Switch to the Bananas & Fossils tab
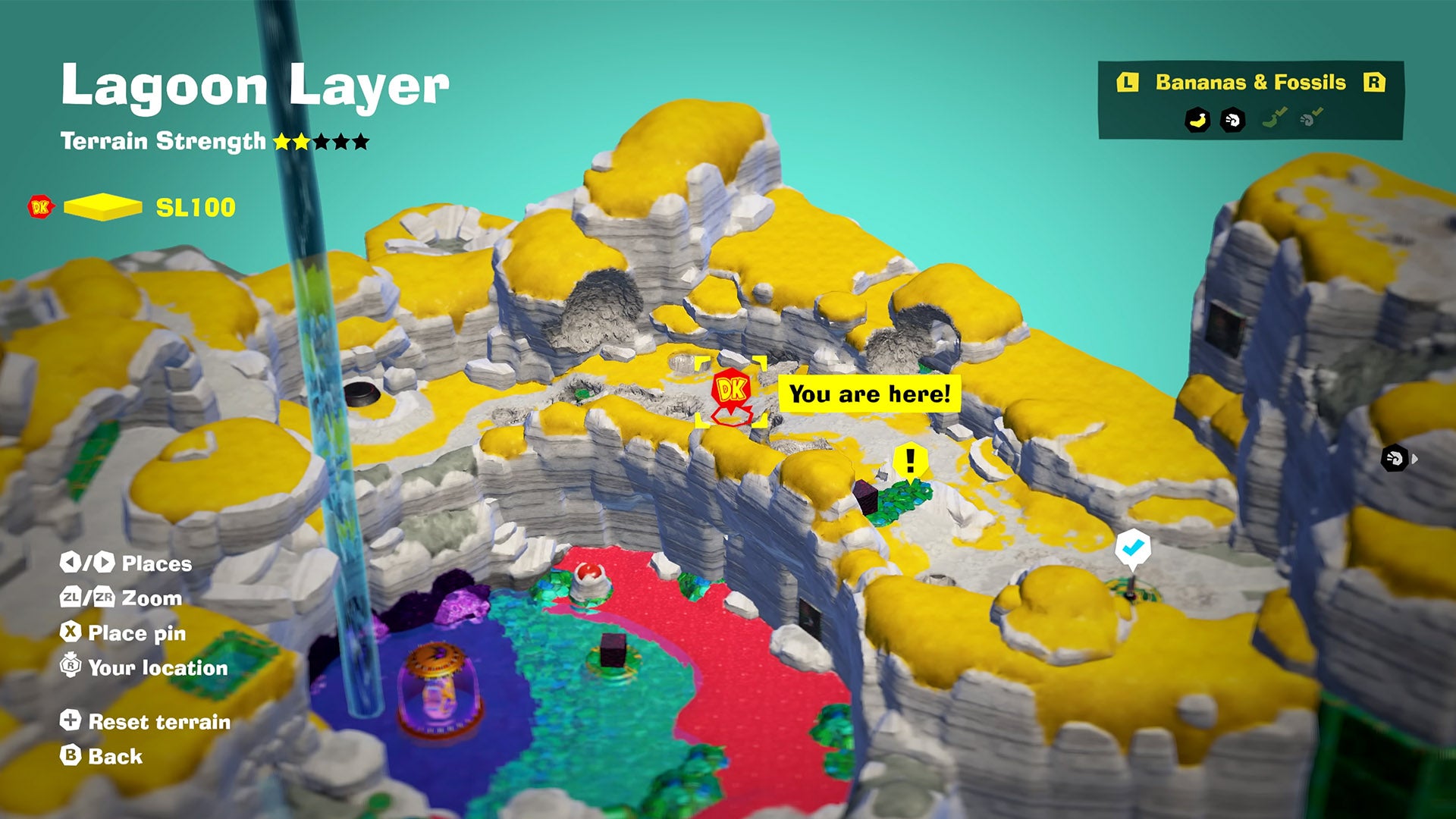 pyautogui.click(x=1250, y=80)
